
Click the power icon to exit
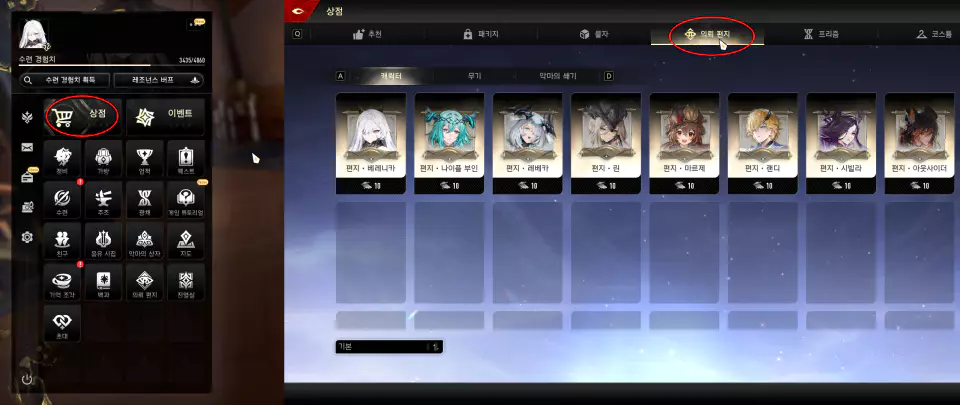coord(27,379)
